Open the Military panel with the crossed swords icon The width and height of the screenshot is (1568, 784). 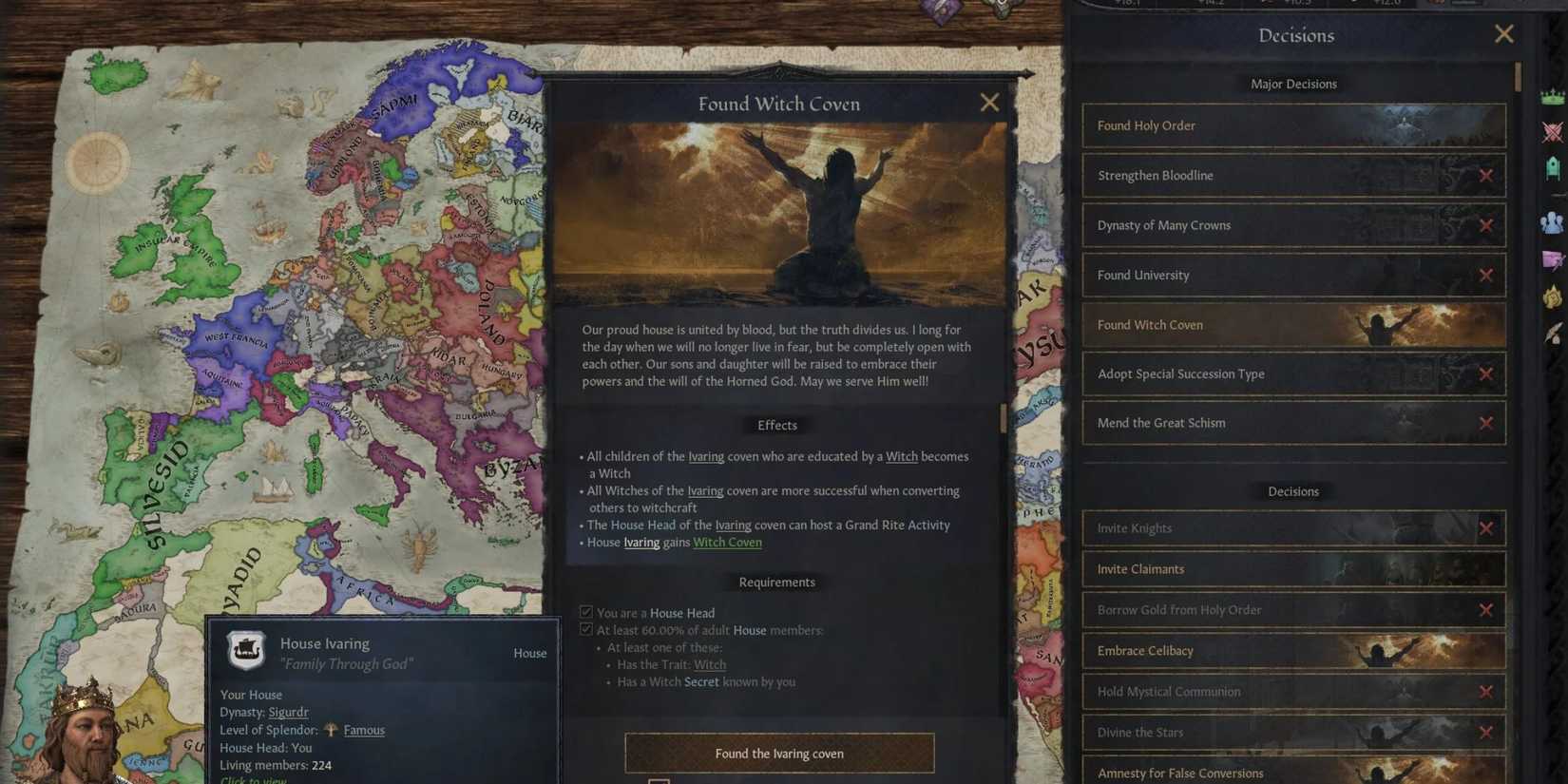[1553, 130]
